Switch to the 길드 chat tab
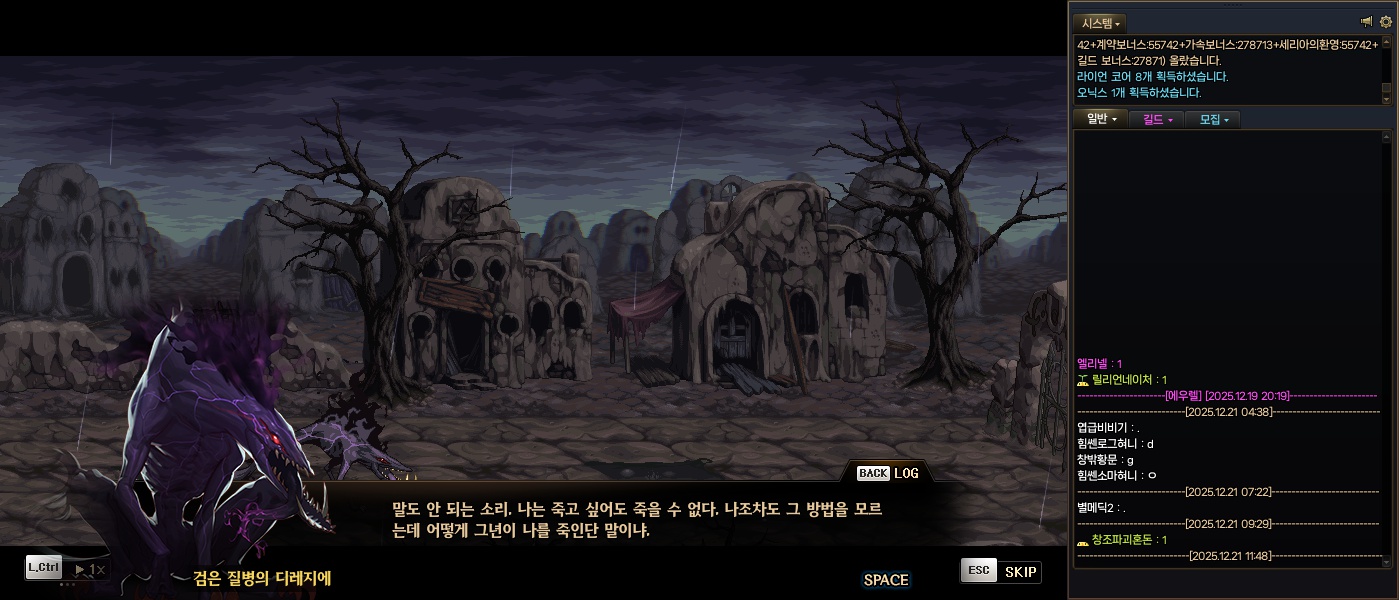Image resolution: width=1399 pixels, height=600 pixels. click(x=1156, y=120)
